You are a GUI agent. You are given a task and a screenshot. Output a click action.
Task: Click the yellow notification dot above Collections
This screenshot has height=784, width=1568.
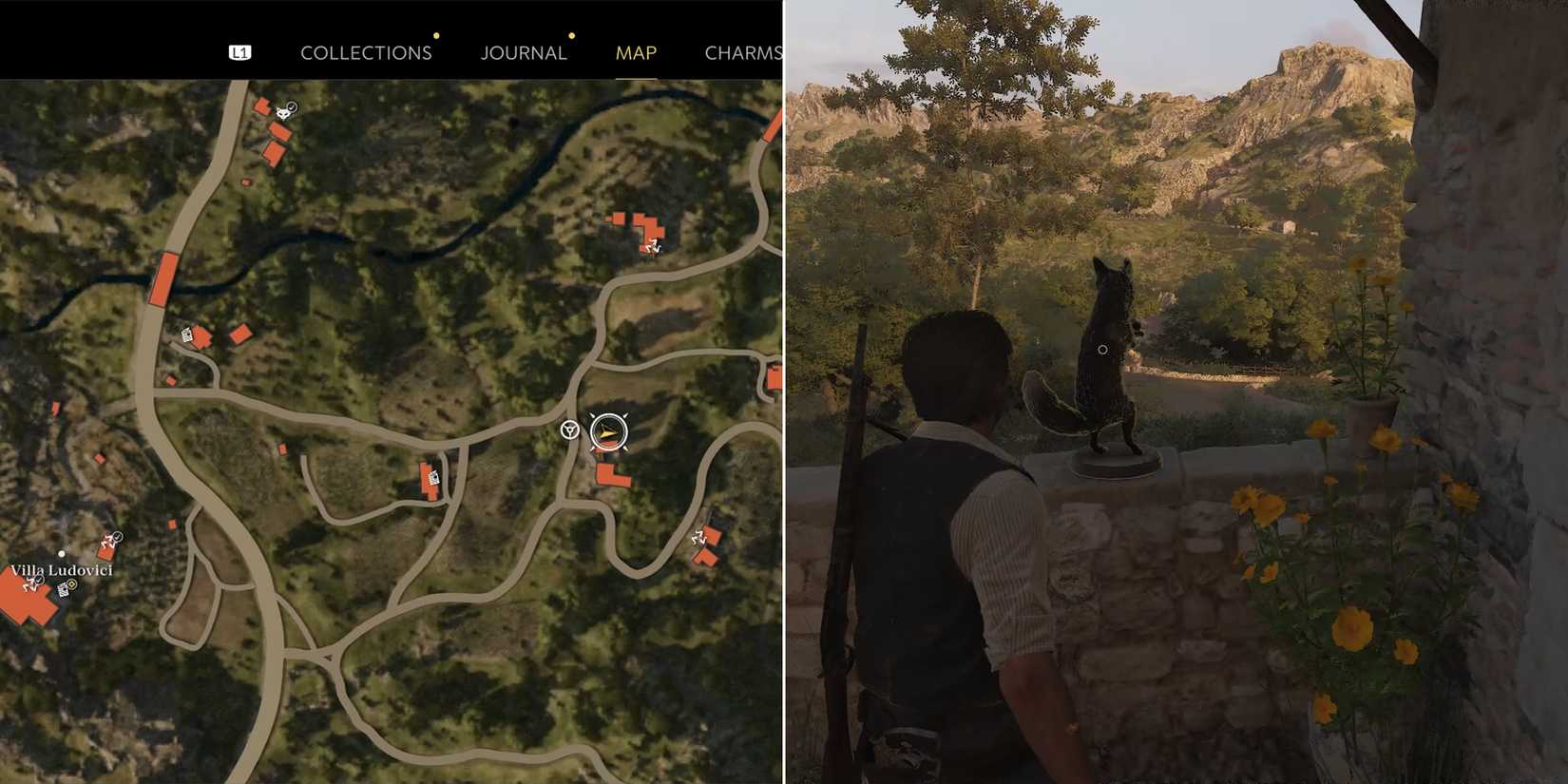436,35
